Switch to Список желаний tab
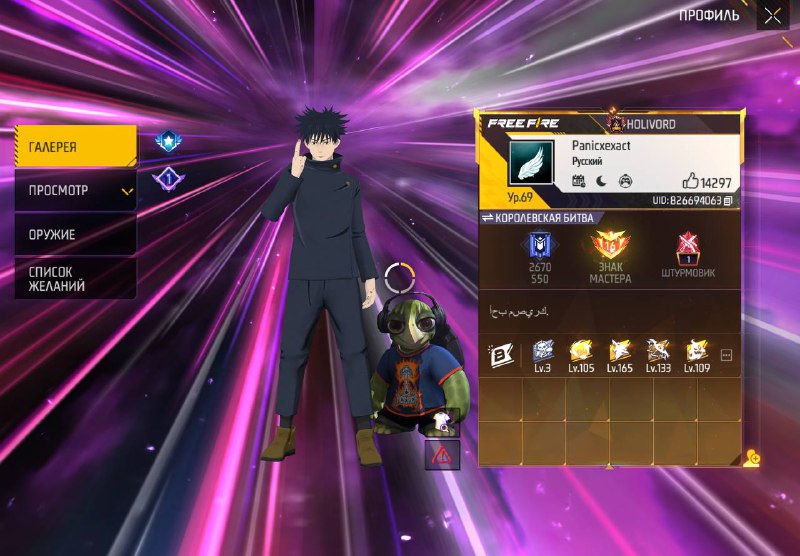Screen dimensions: 800x556 [x=76, y=279]
